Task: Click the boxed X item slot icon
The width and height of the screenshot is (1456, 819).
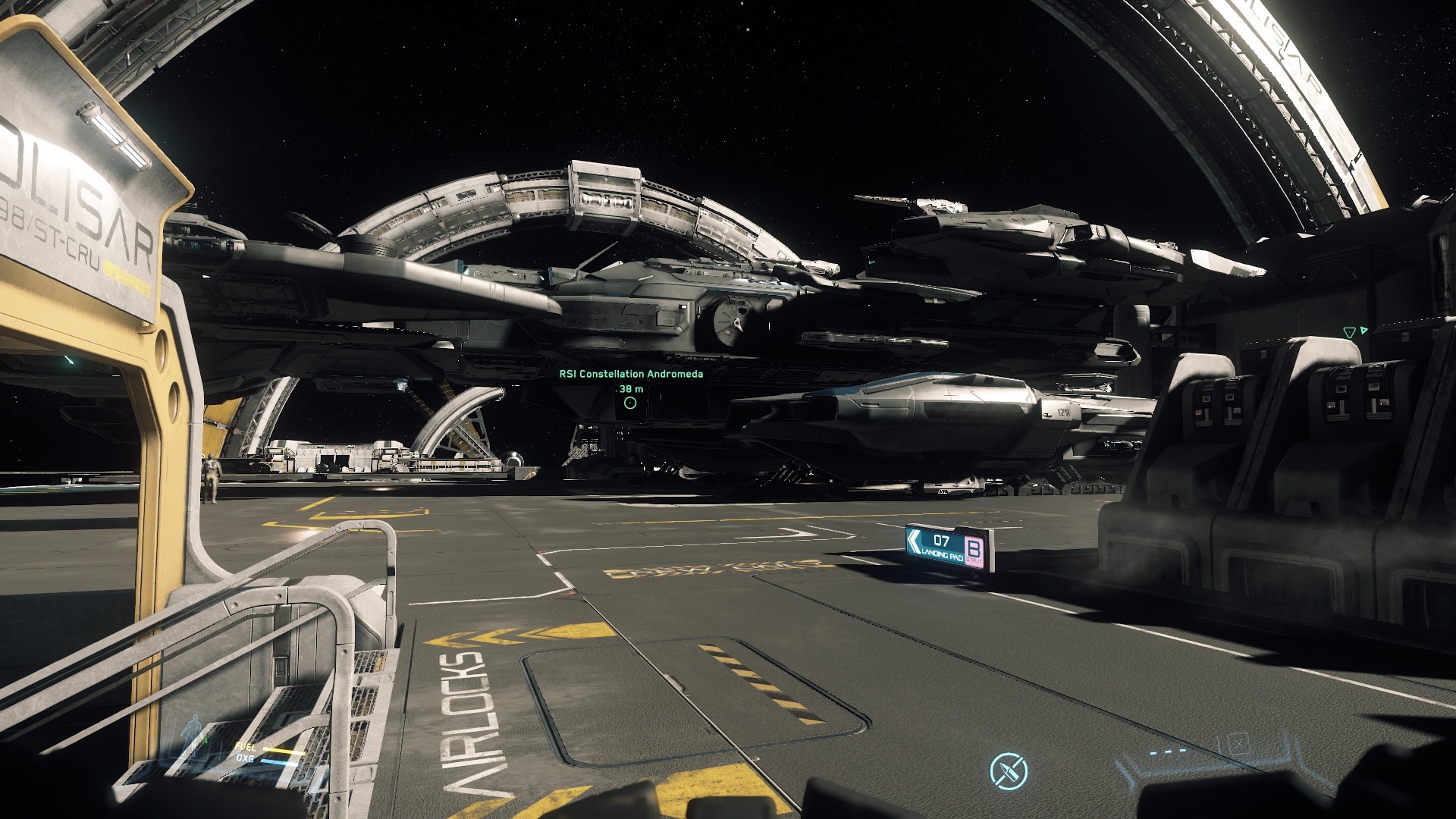Action: [x=1238, y=742]
